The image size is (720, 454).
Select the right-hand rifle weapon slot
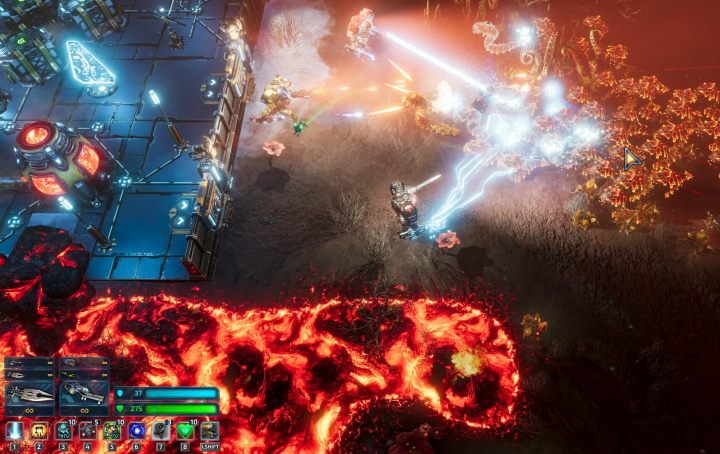point(84,395)
